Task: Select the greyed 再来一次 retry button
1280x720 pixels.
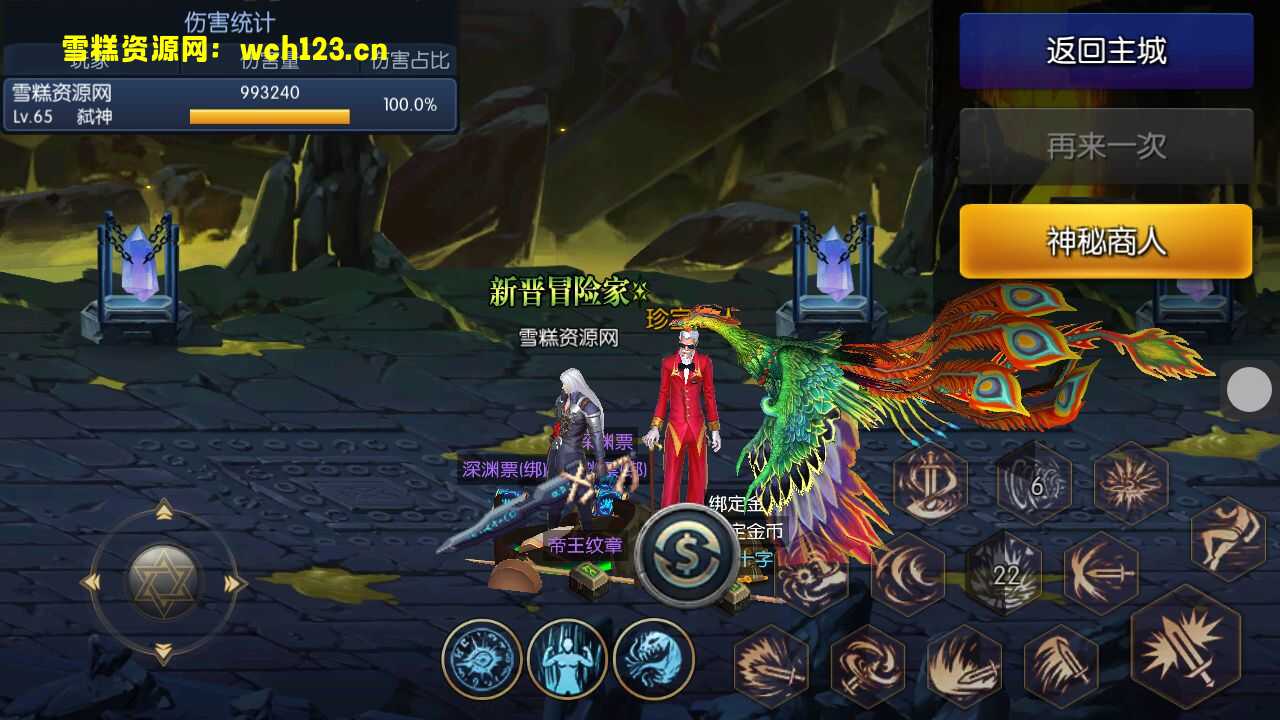Action: (x=1106, y=146)
